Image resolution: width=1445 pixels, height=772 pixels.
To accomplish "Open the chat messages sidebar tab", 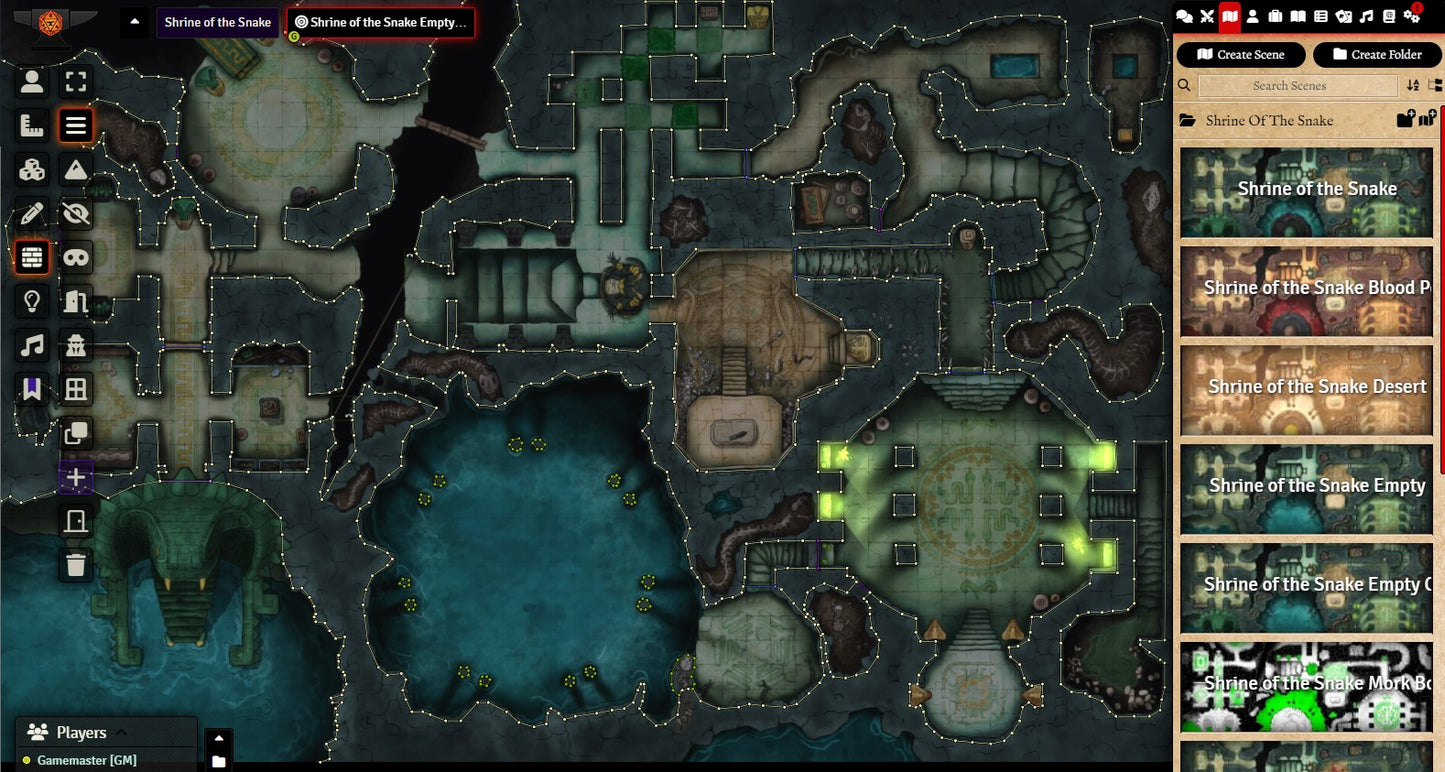I will click(x=1185, y=16).
